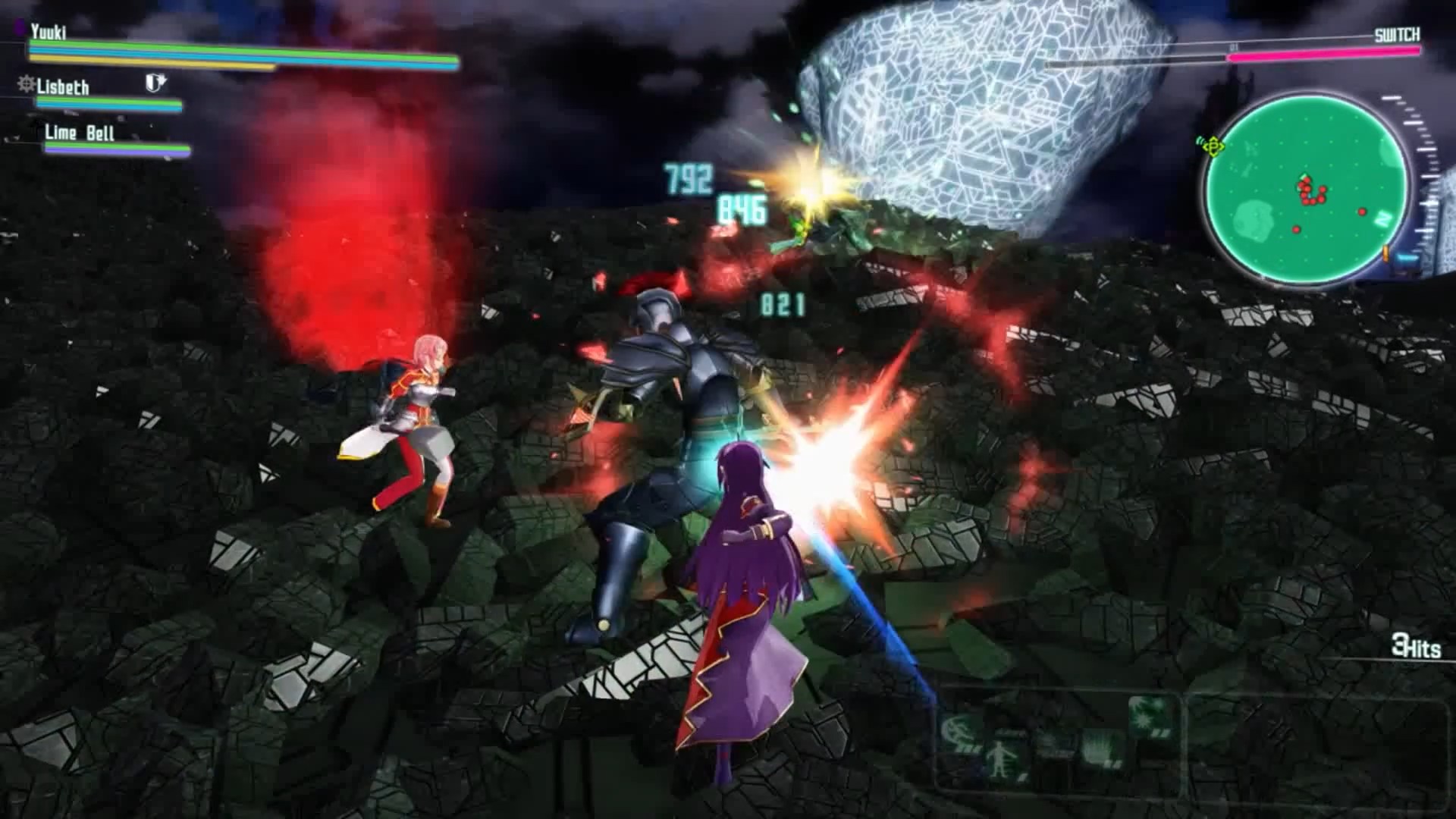The height and width of the screenshot is (819, 1456).
Task: Select party member Lisbeth
Action: tap(63, 87)
